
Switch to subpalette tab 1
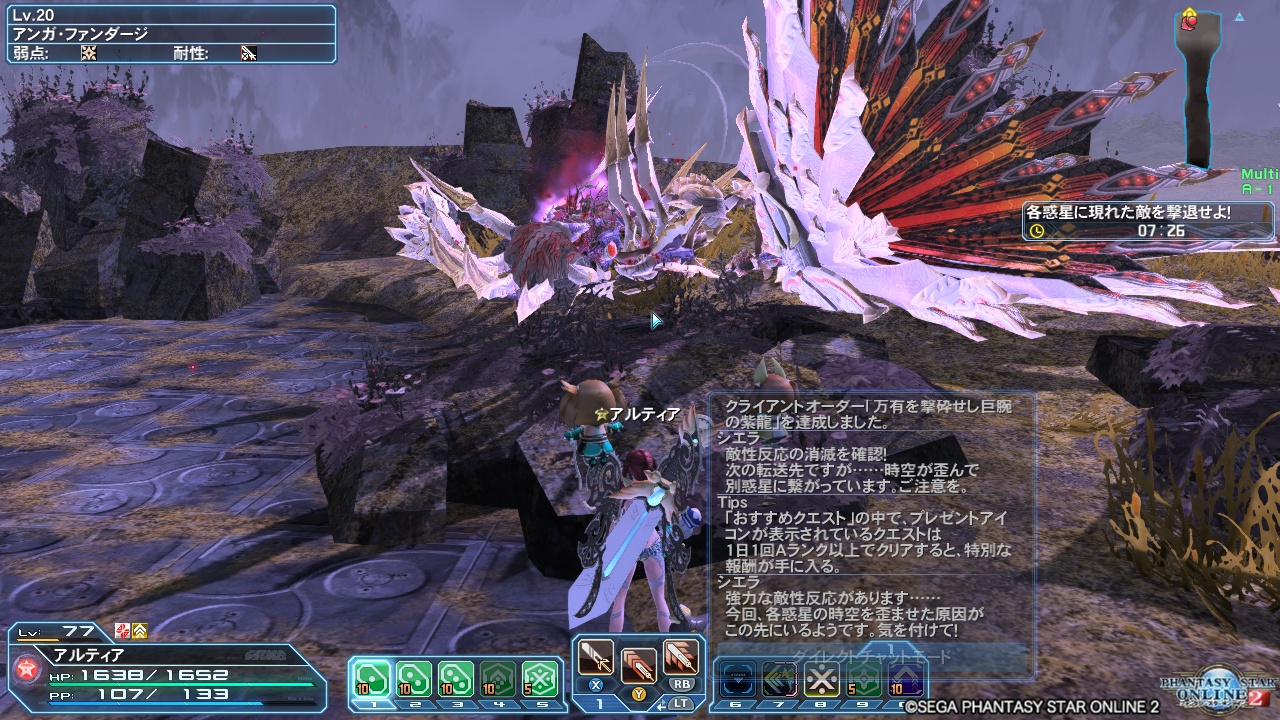[x=599, y=702]
